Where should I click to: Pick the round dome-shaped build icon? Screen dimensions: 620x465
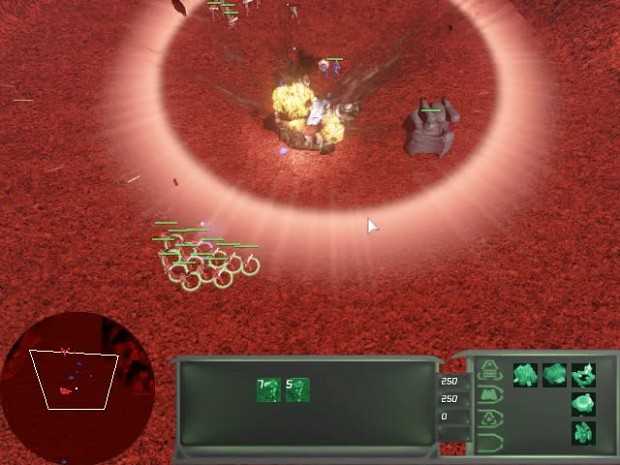click(x=583, y=404)
